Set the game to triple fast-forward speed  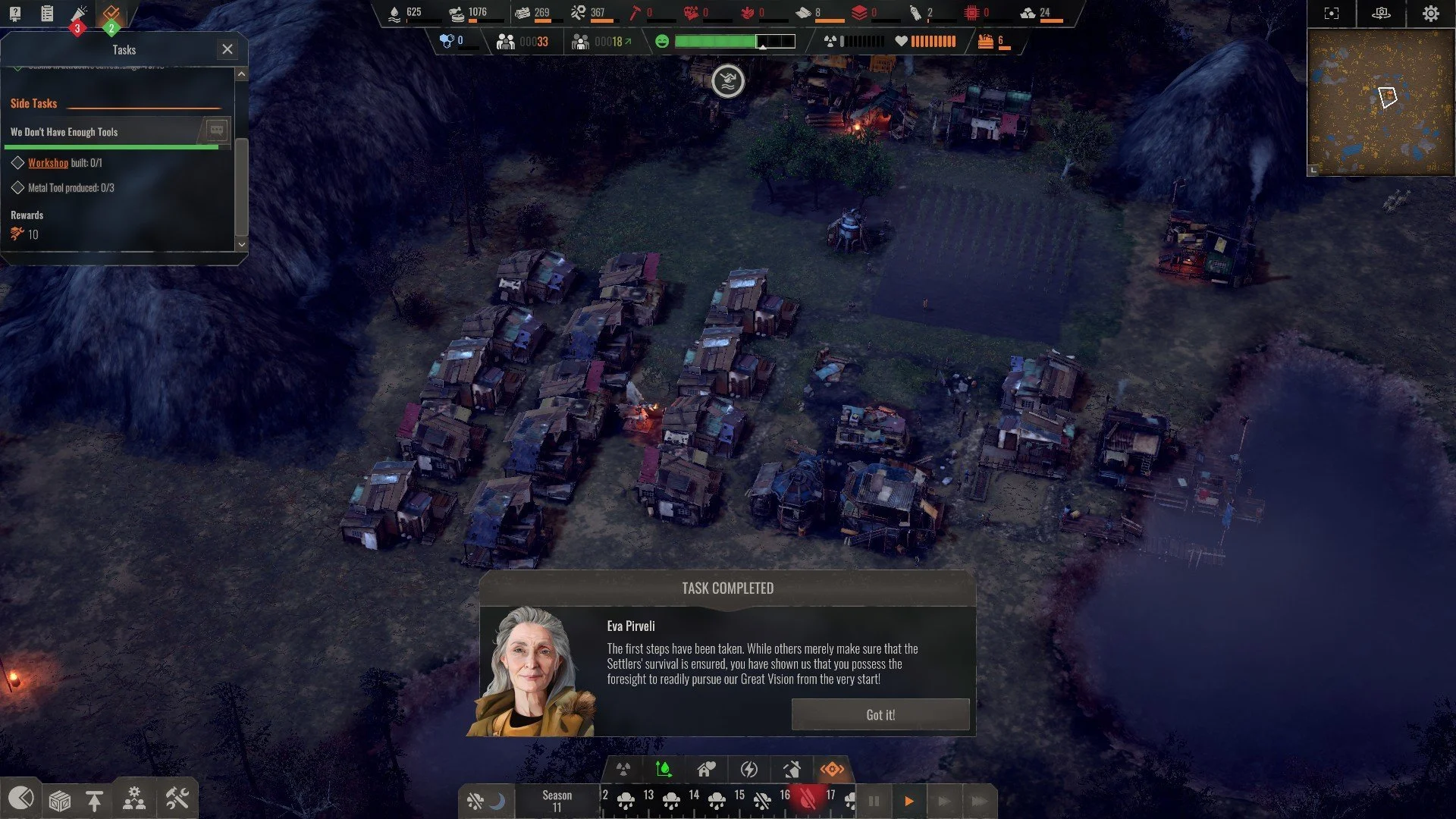979,801
